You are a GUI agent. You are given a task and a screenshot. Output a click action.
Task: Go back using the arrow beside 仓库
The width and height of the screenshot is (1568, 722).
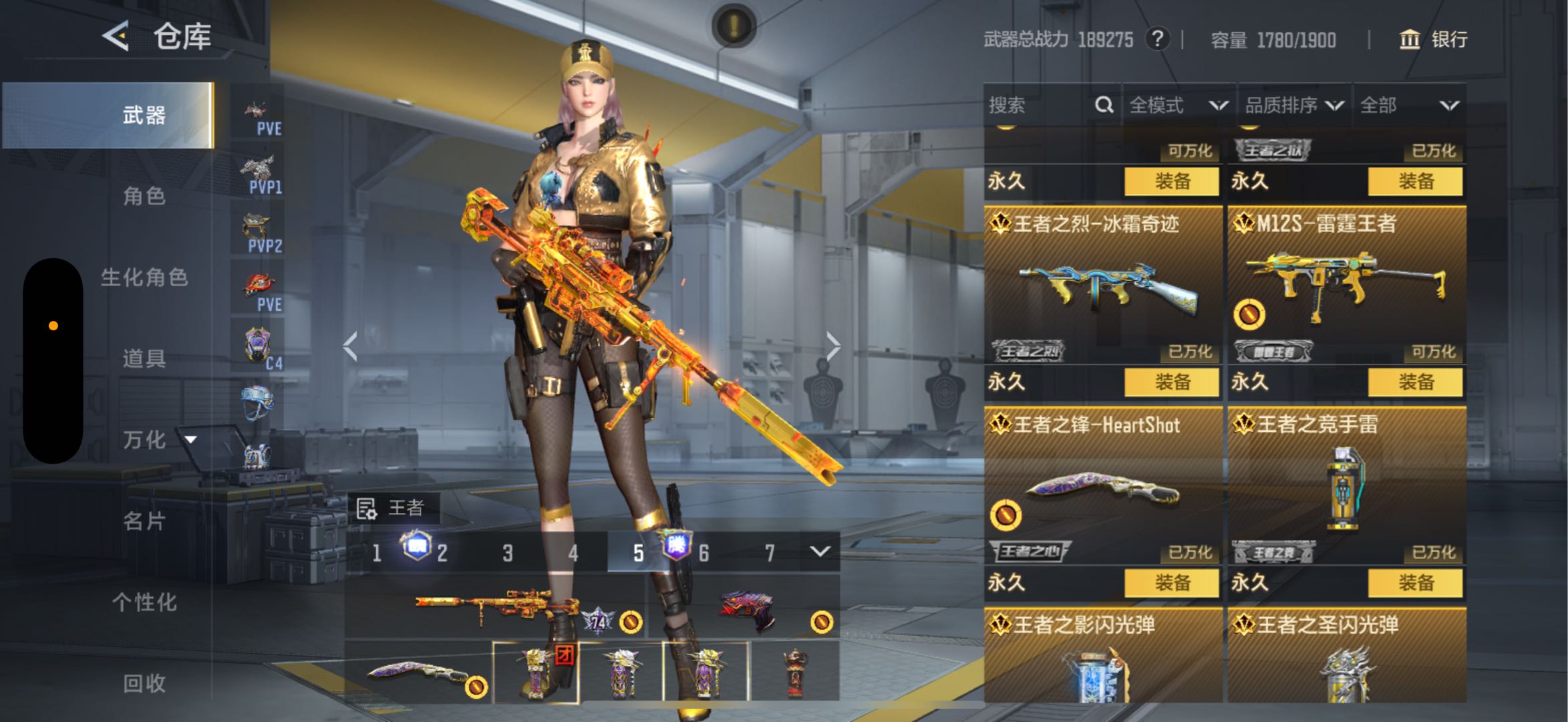click(116, 35)
